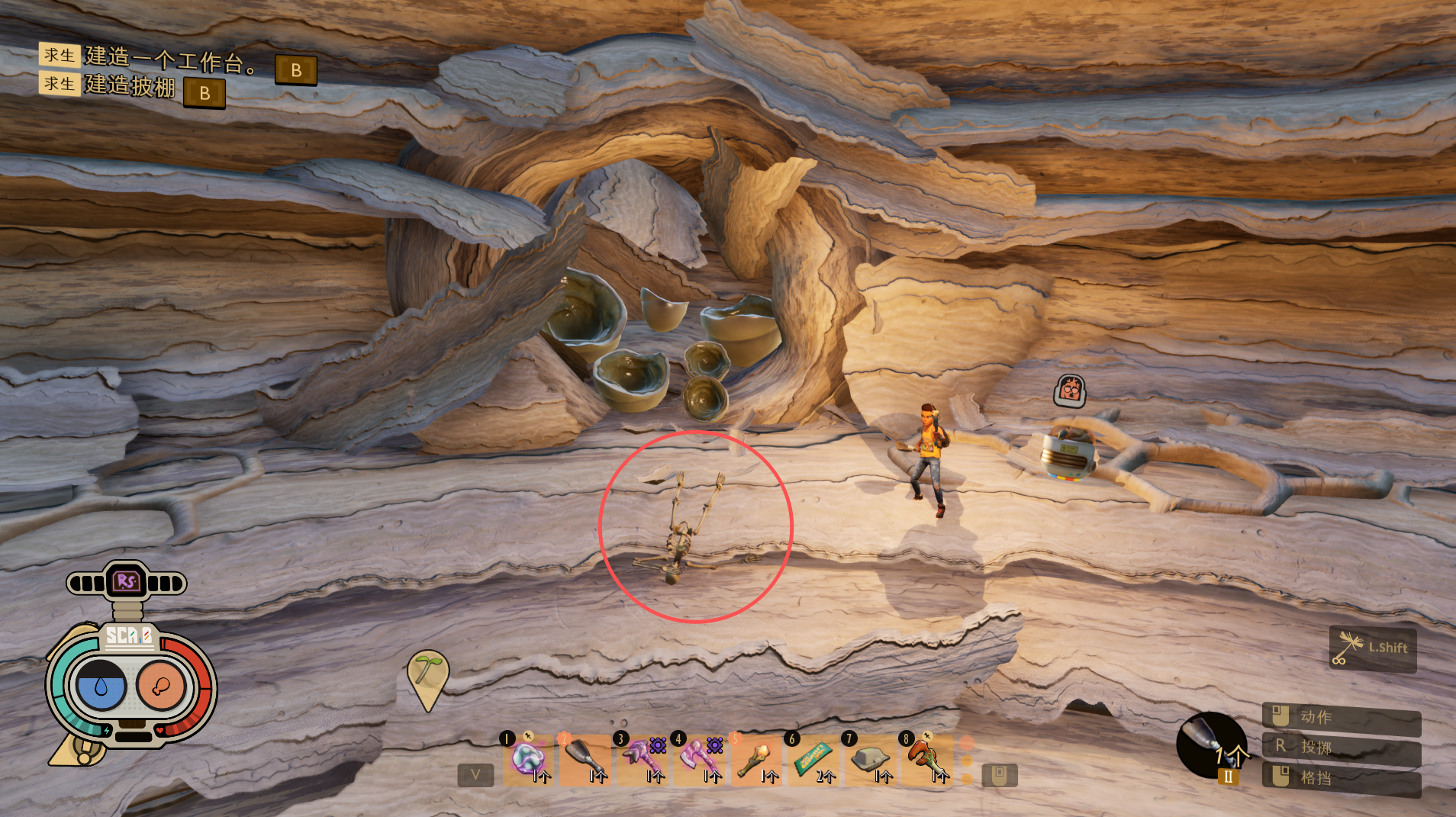Select the glowing purple crystal in slot 1
The height and width of the screenshot is (817, 1456).
click(528, 760)
